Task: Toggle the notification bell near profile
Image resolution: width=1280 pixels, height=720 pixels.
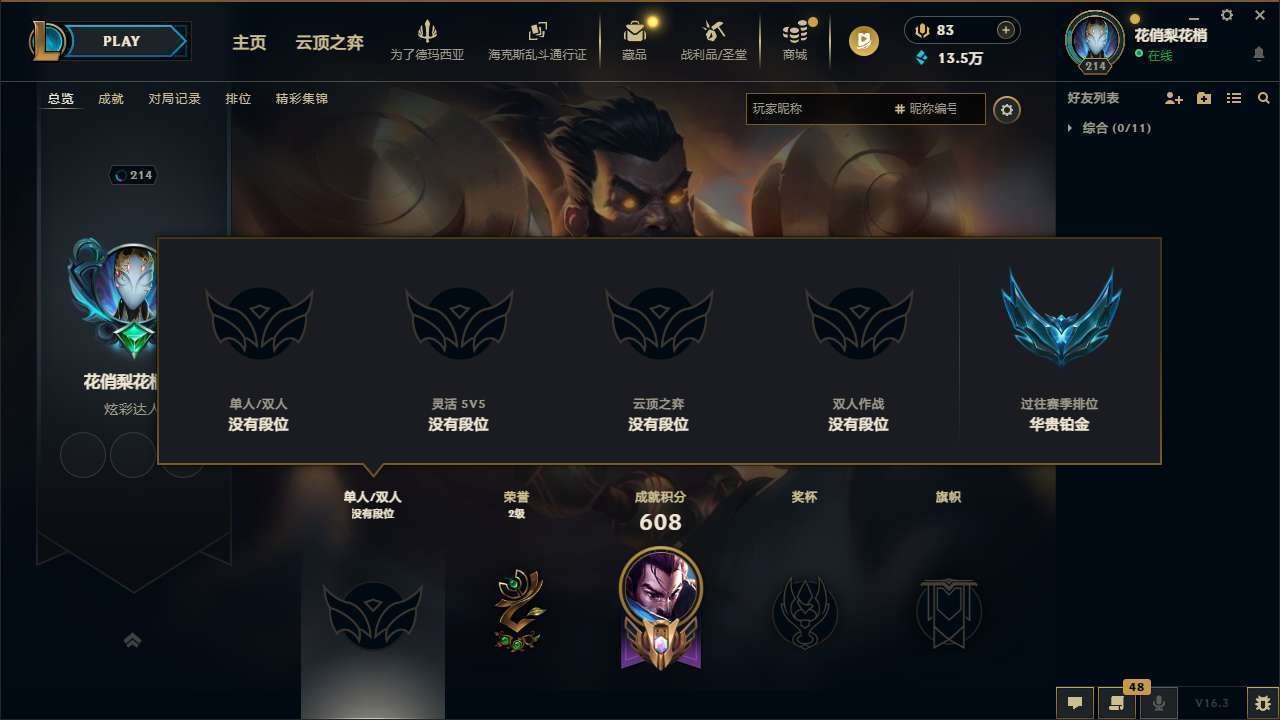Action: click(x=1258, y=52)
